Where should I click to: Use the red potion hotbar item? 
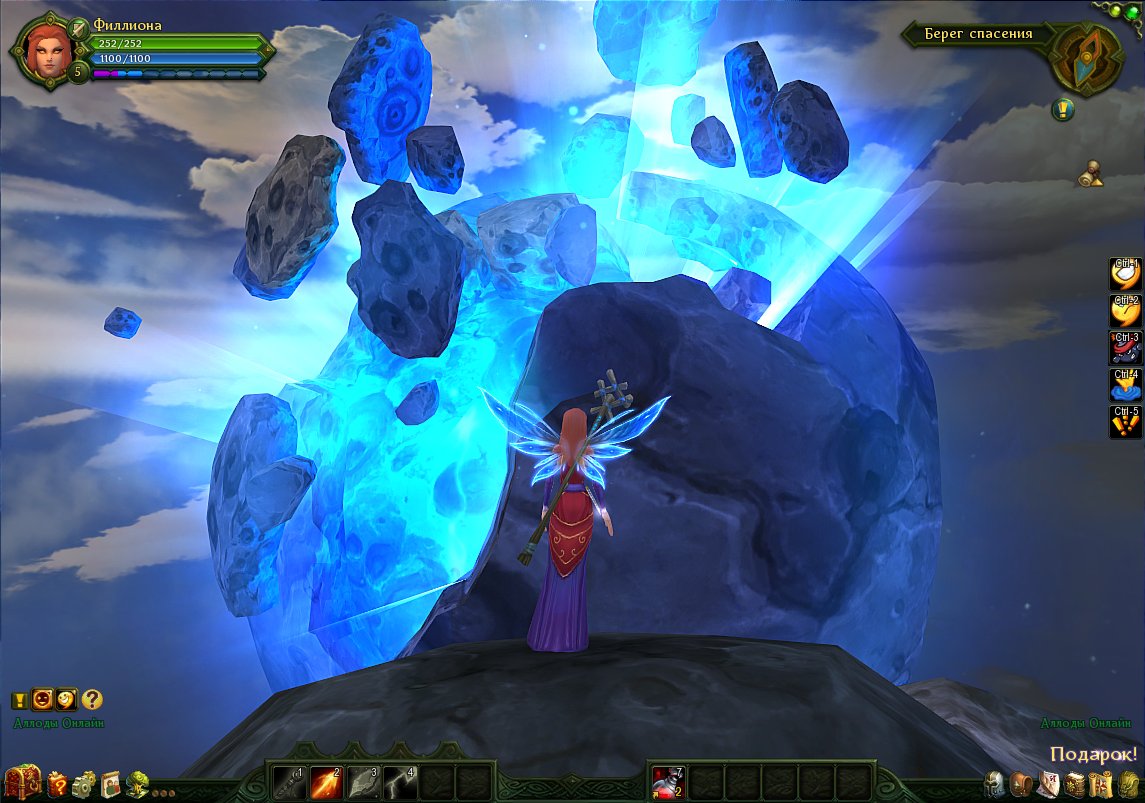point(668,780)
